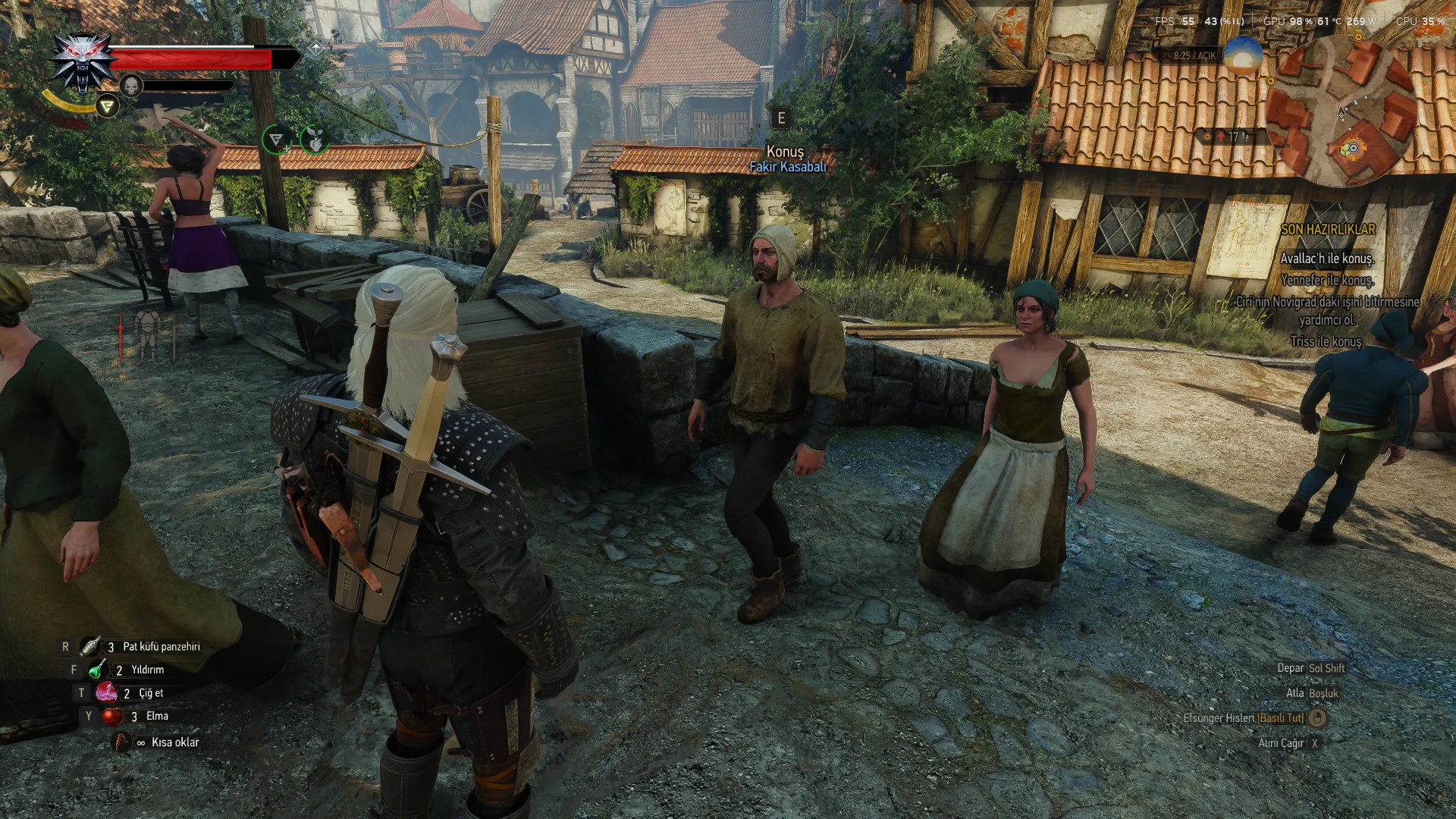Click the quest marker on the minimap
1456x819 pixels.
tap(1352, 149)
